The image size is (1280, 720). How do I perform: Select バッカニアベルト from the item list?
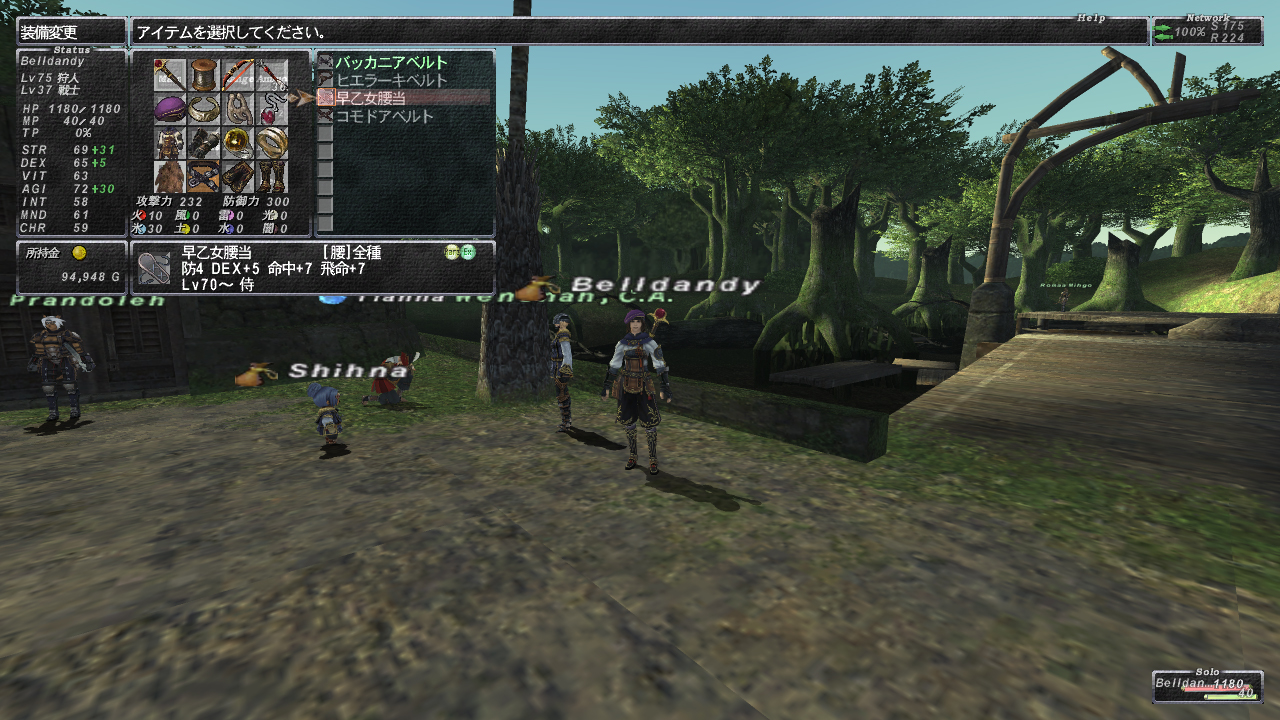pyautogui.click(x=391, y=62)
